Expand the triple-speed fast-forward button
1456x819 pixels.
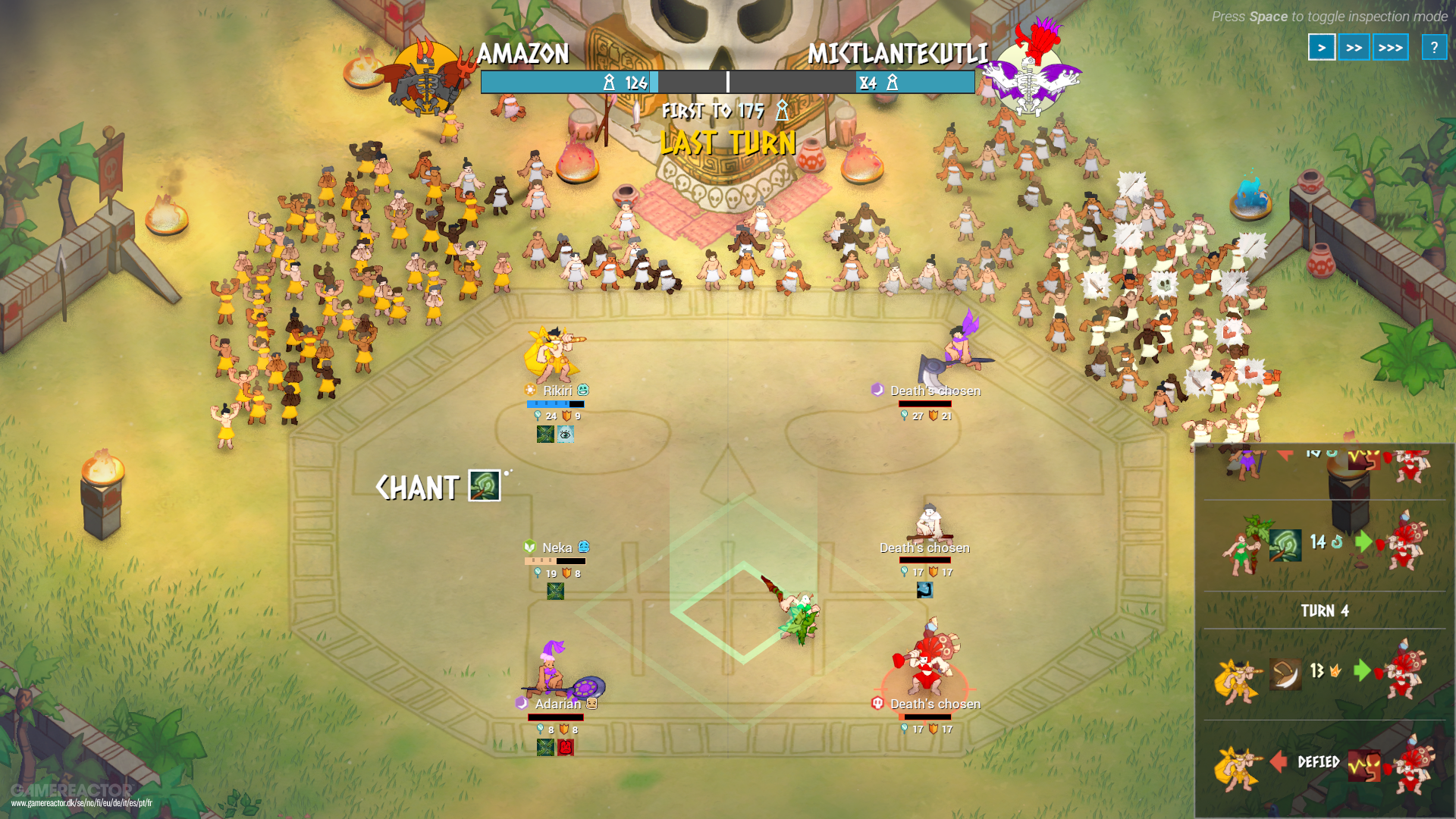pyautogui.click(x=1390, y=47)
